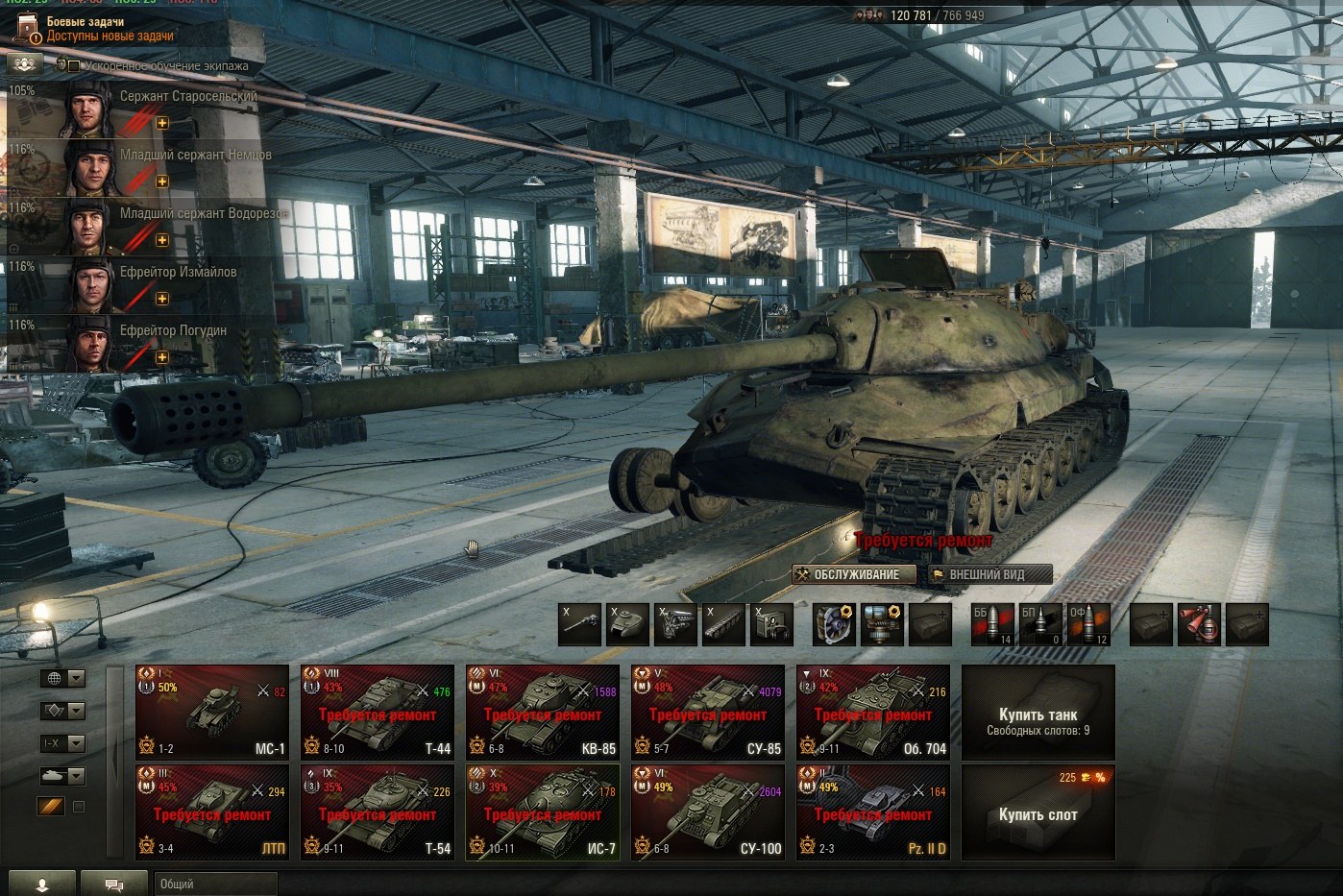Select the МС-1 tank in carousel
This screenshot has height=896, width=1343.
point(212,712)
